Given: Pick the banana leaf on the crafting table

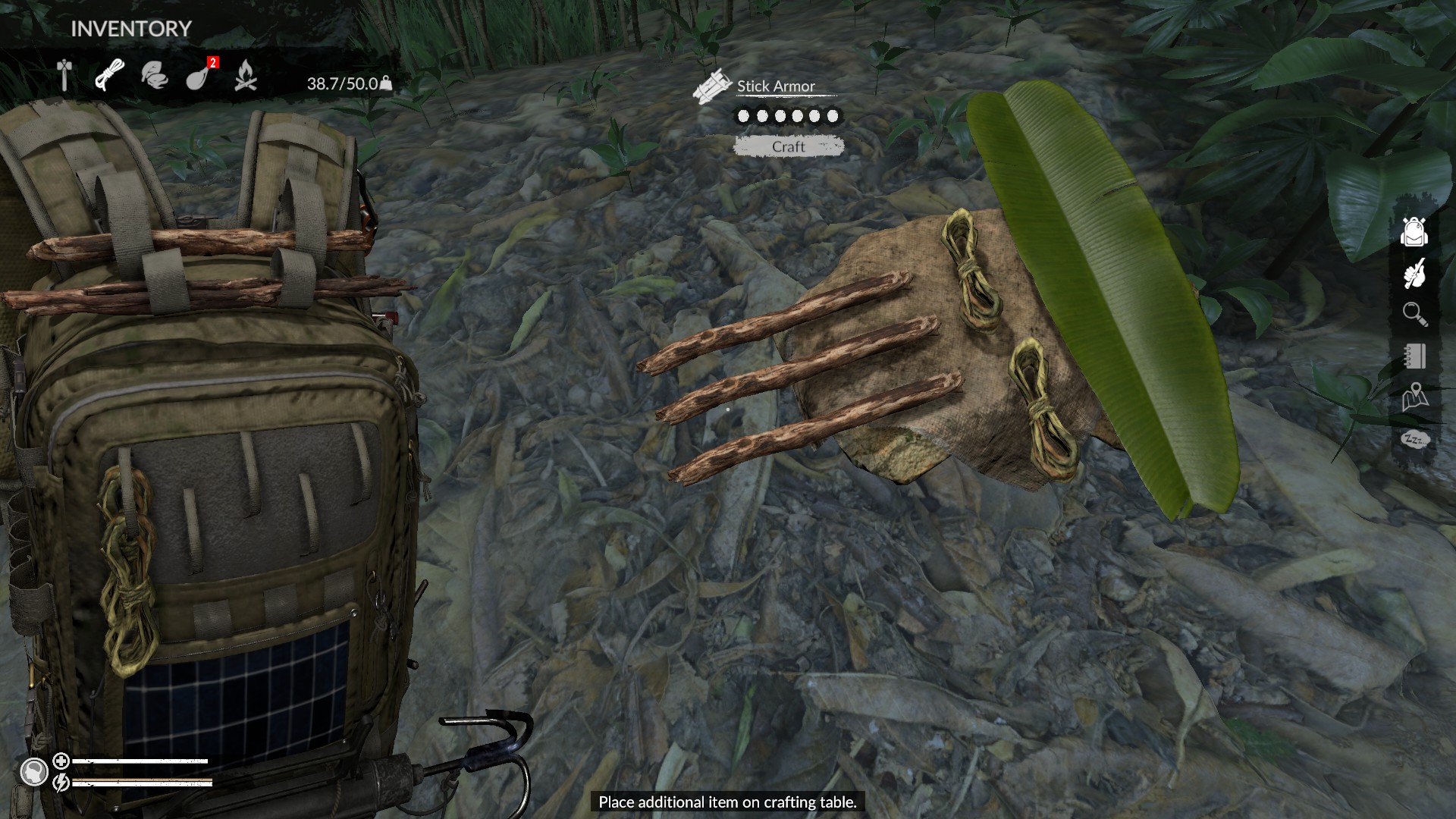Looking at the screenshot, I should 1100,296.
